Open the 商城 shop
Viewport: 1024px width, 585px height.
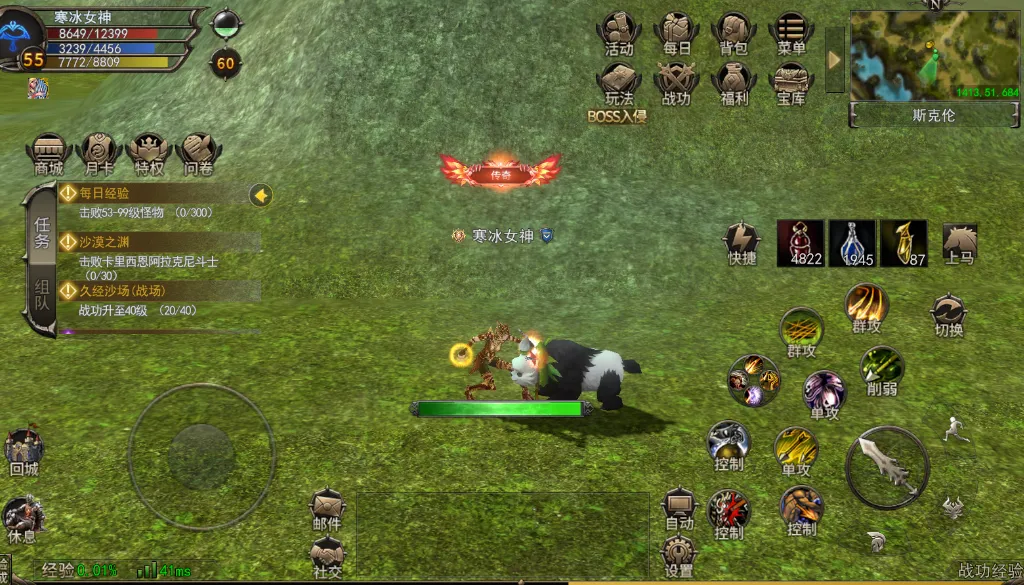(49, 153)
